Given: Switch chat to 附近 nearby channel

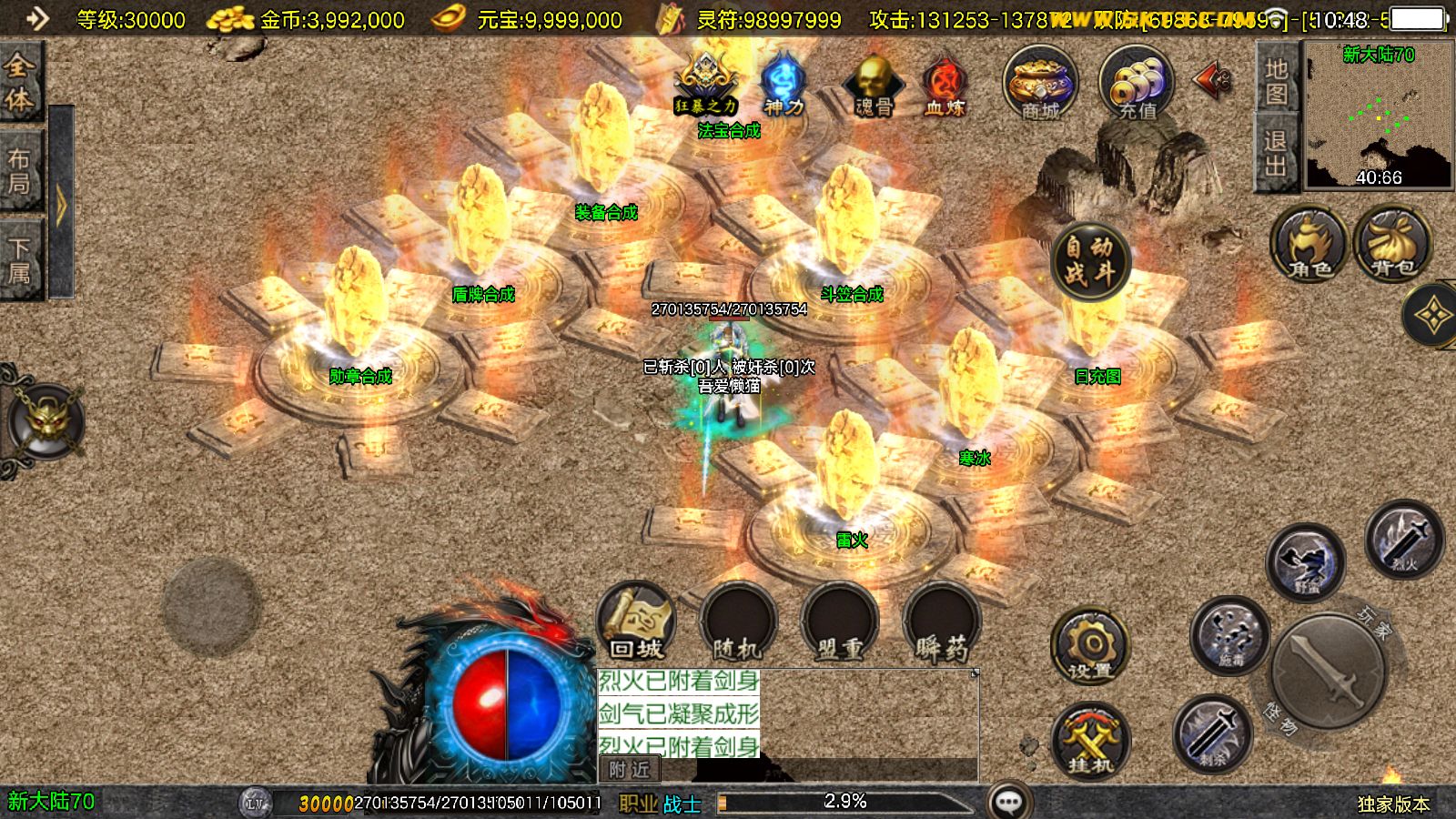Looking at the screenshot, I should (x=630, y=770).
